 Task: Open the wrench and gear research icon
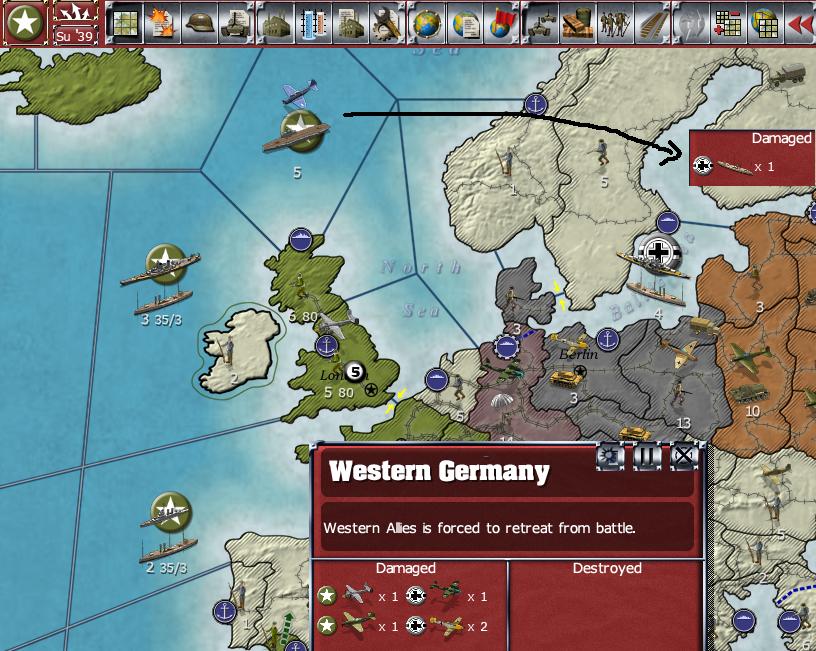click(385, 23)
